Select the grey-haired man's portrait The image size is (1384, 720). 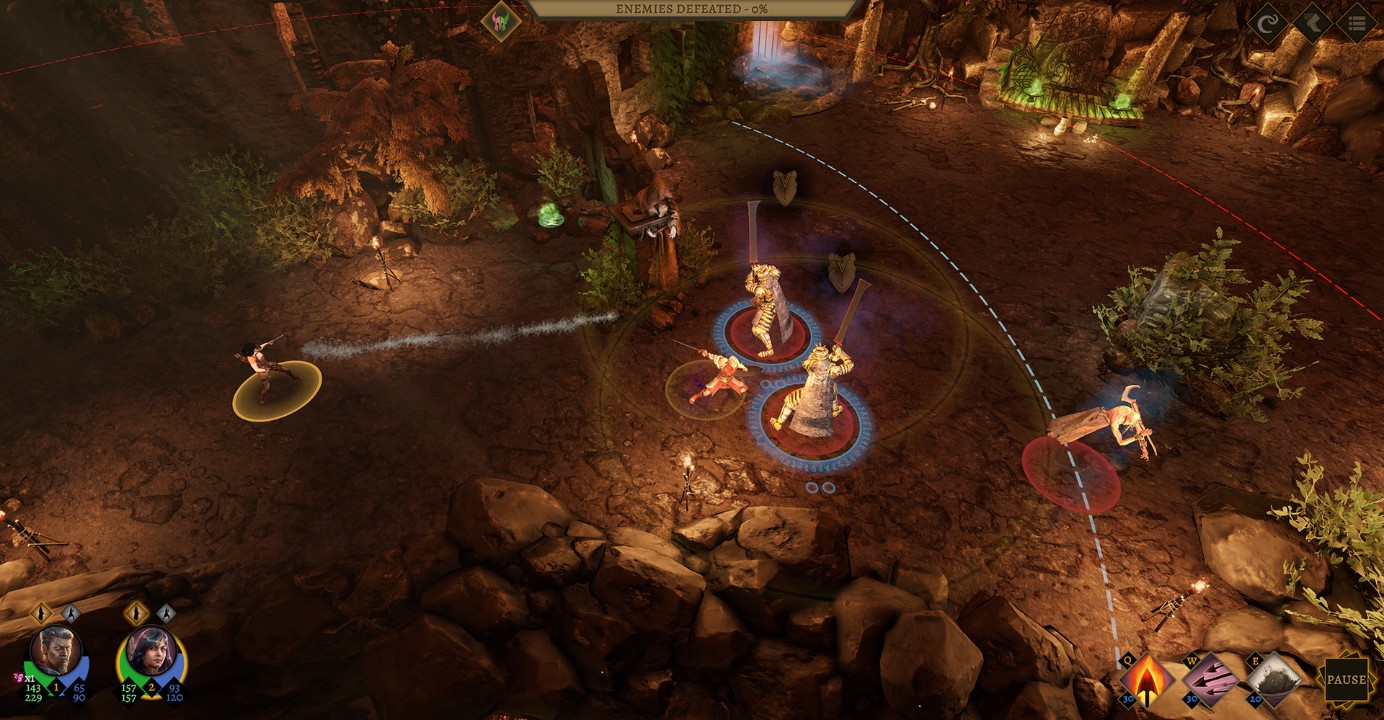[56, 653]
